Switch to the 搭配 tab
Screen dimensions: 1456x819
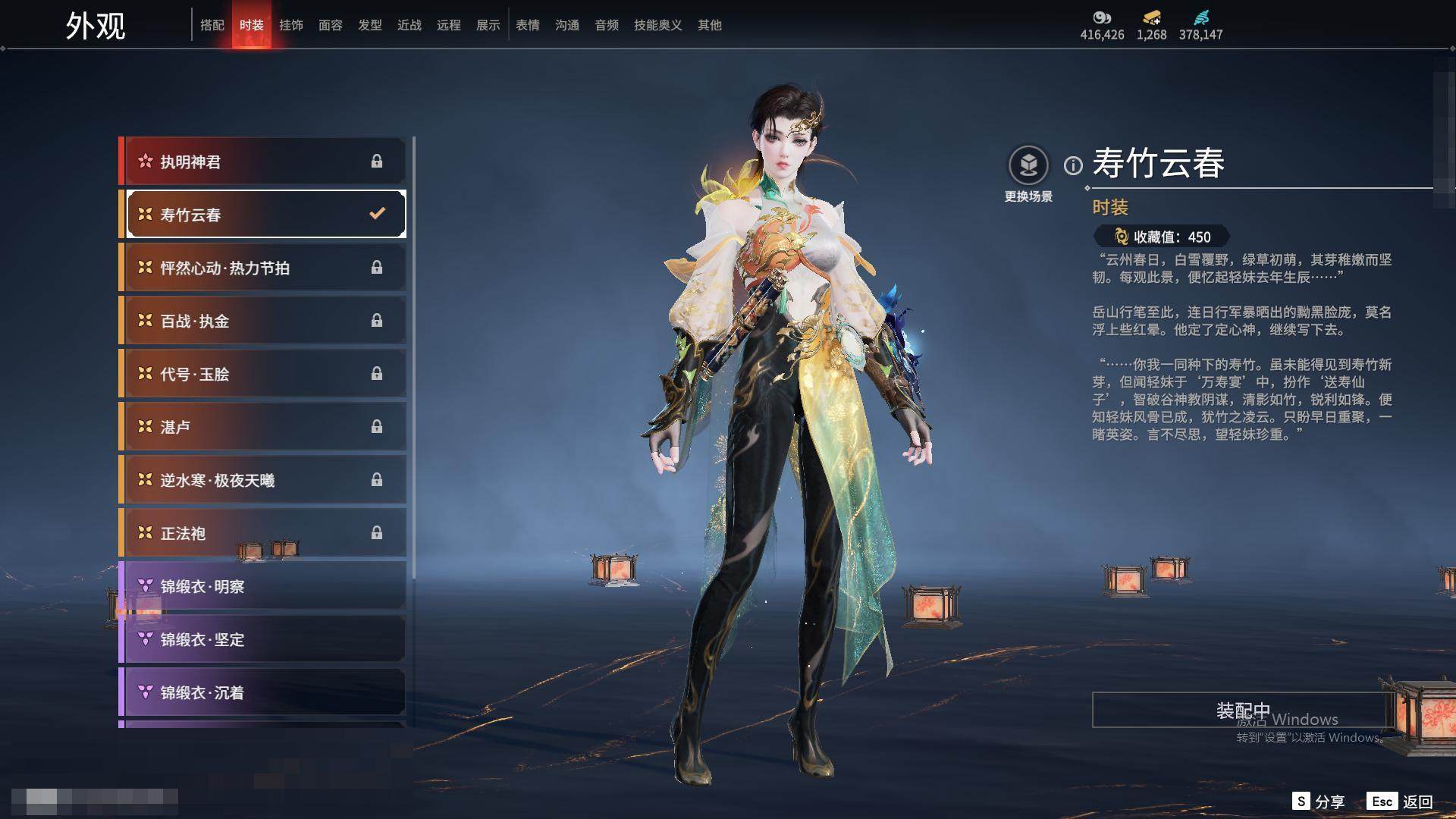tap(212, 25)
